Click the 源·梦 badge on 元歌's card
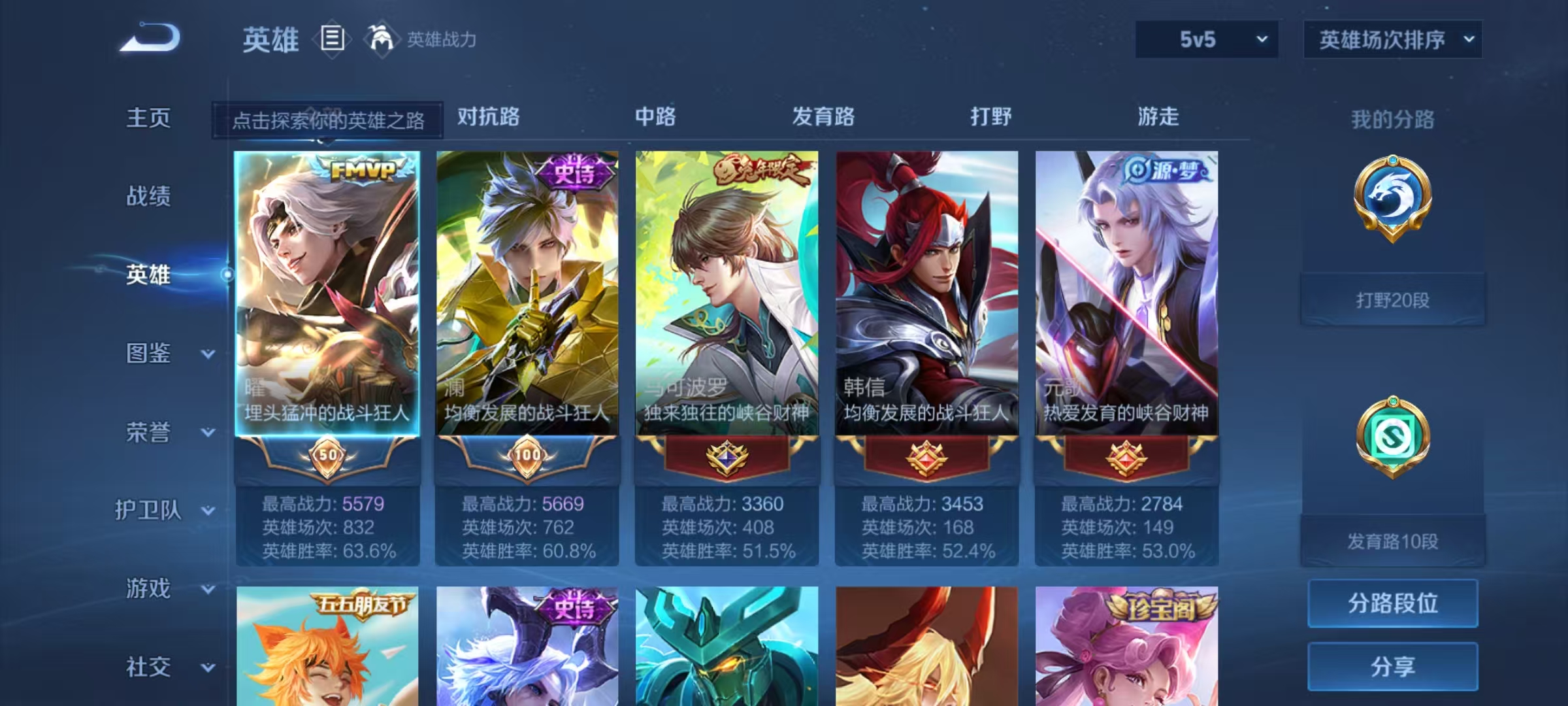This screenshot has height=706, width=1568. pos(1167,169)
